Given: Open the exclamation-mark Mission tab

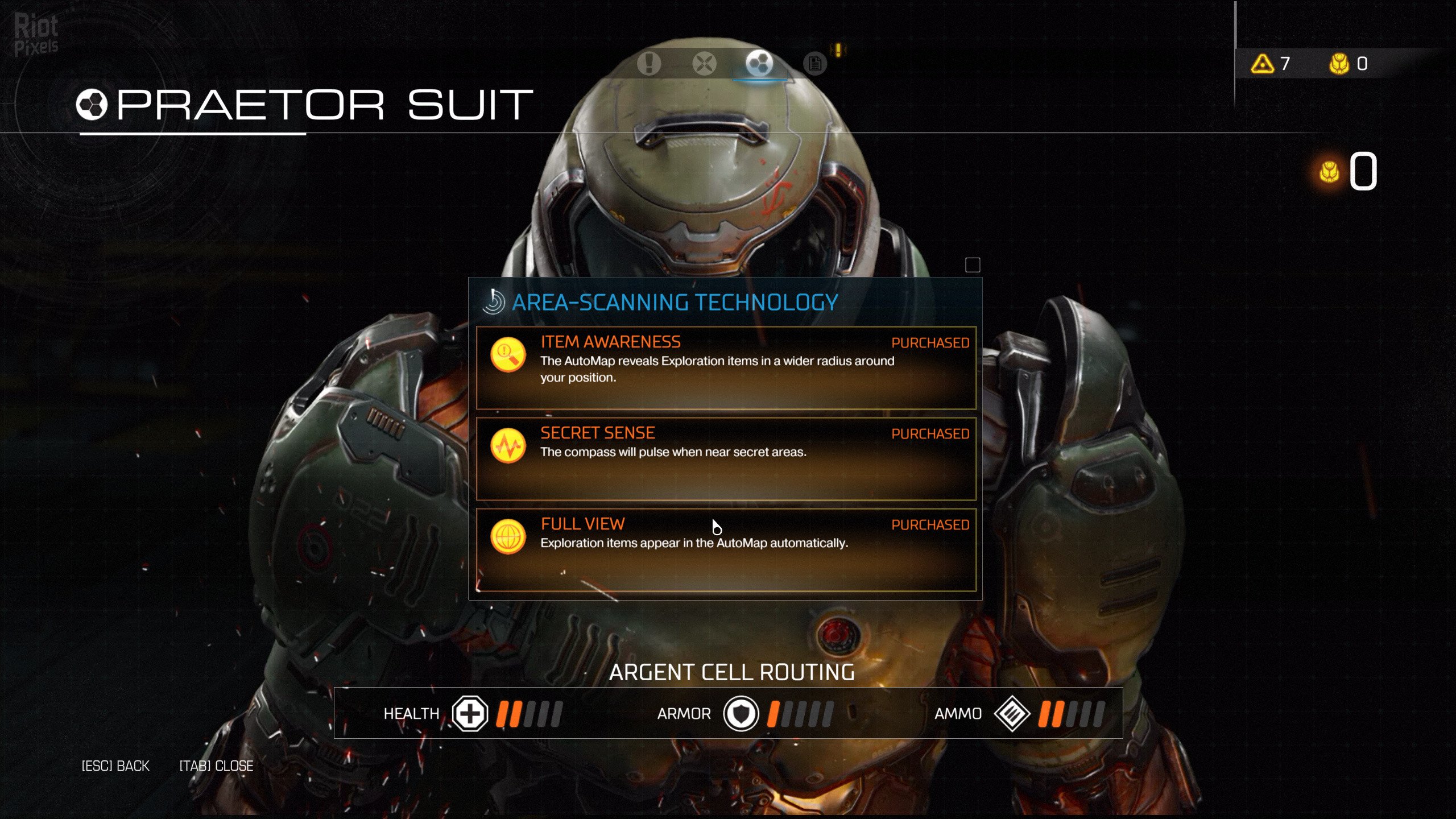Looking at the screenshot, I should click(x=648, y=63).
